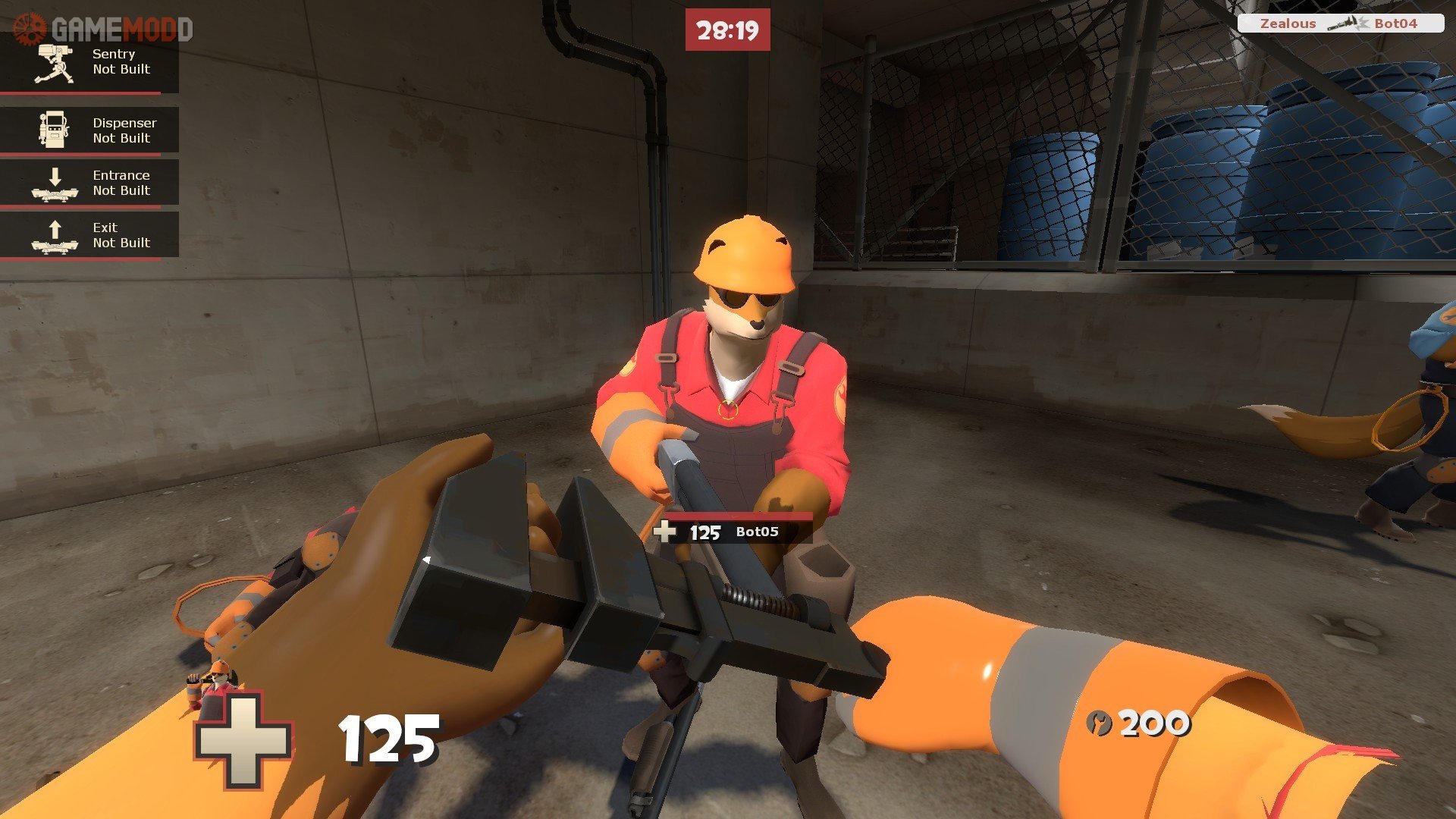Click the Bot05 nameplate
Viewport: 1456px width, 819px height.
pos(758,533)
